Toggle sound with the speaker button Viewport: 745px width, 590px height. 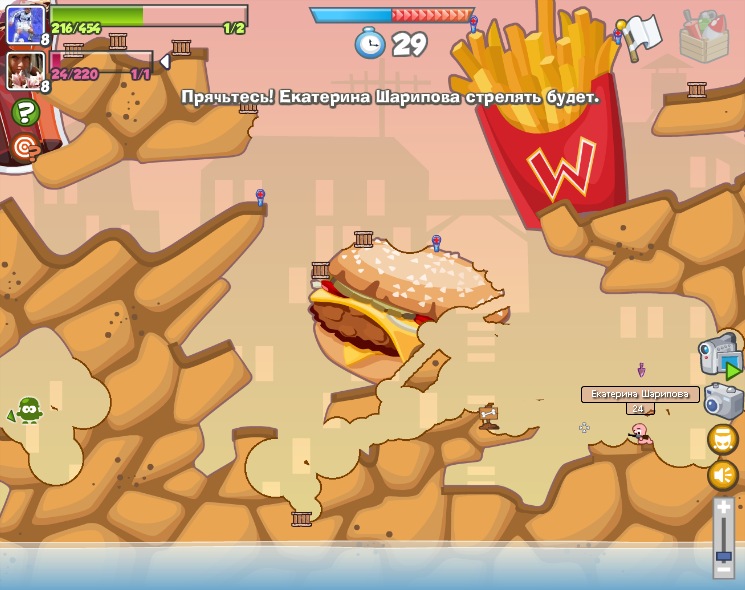(722, 474)
